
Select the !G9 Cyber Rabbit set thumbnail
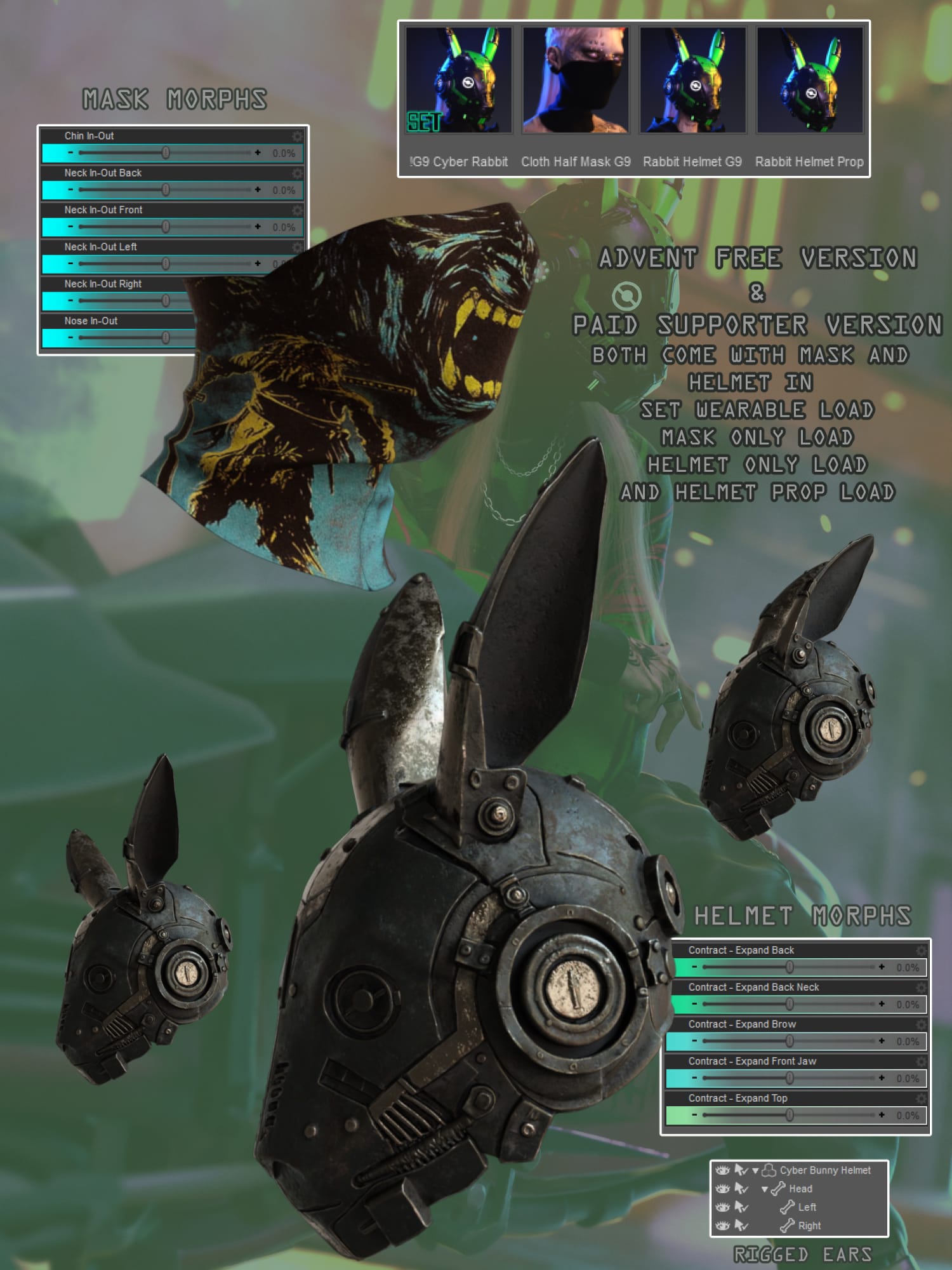tap(458, 80)
